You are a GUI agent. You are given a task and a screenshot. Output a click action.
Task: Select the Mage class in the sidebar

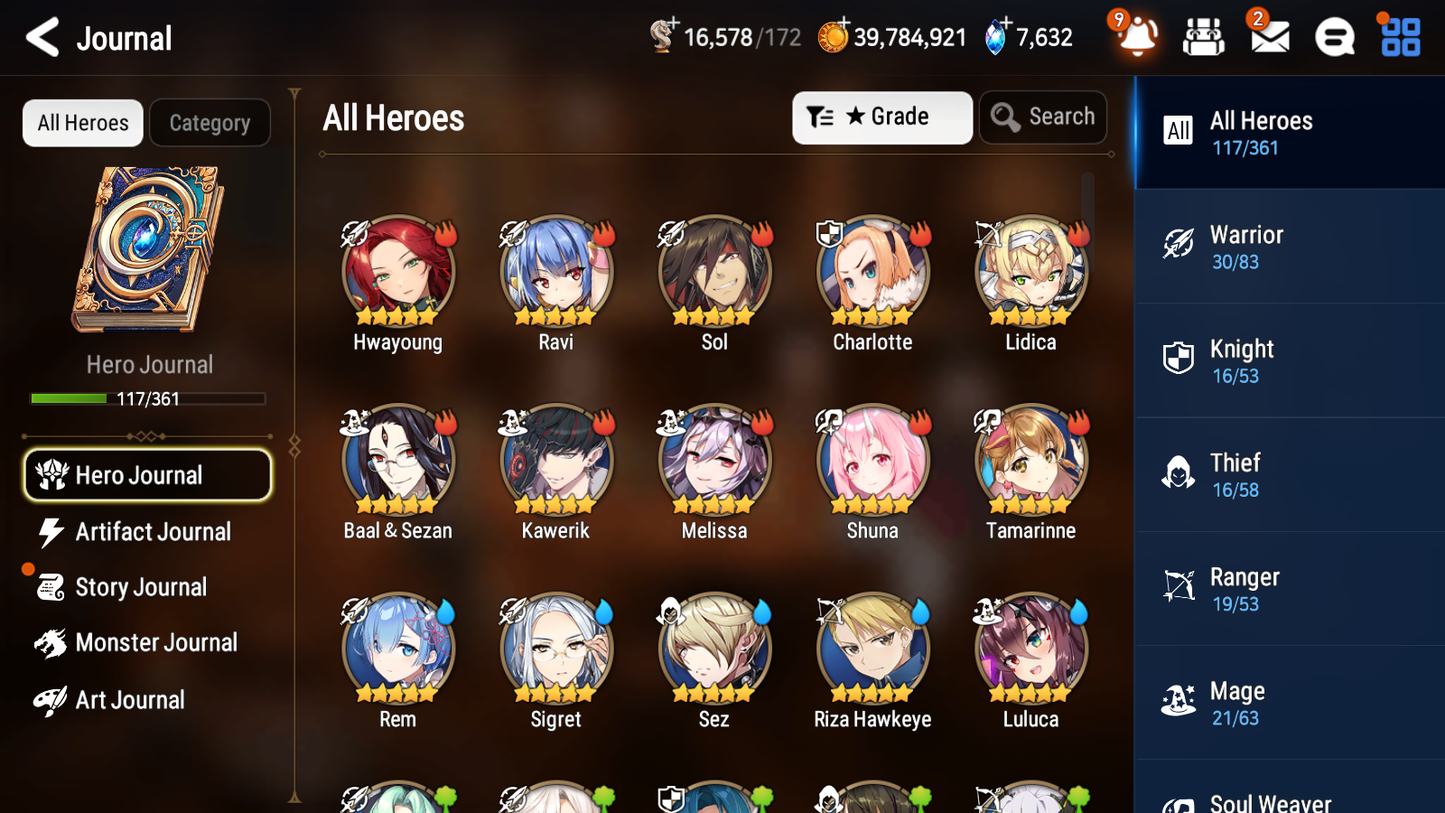pos(1289,701)
